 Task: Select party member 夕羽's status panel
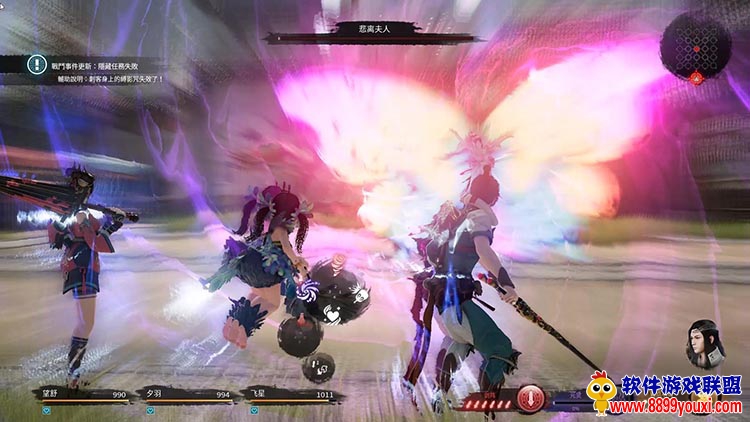(x=186, y=396)
